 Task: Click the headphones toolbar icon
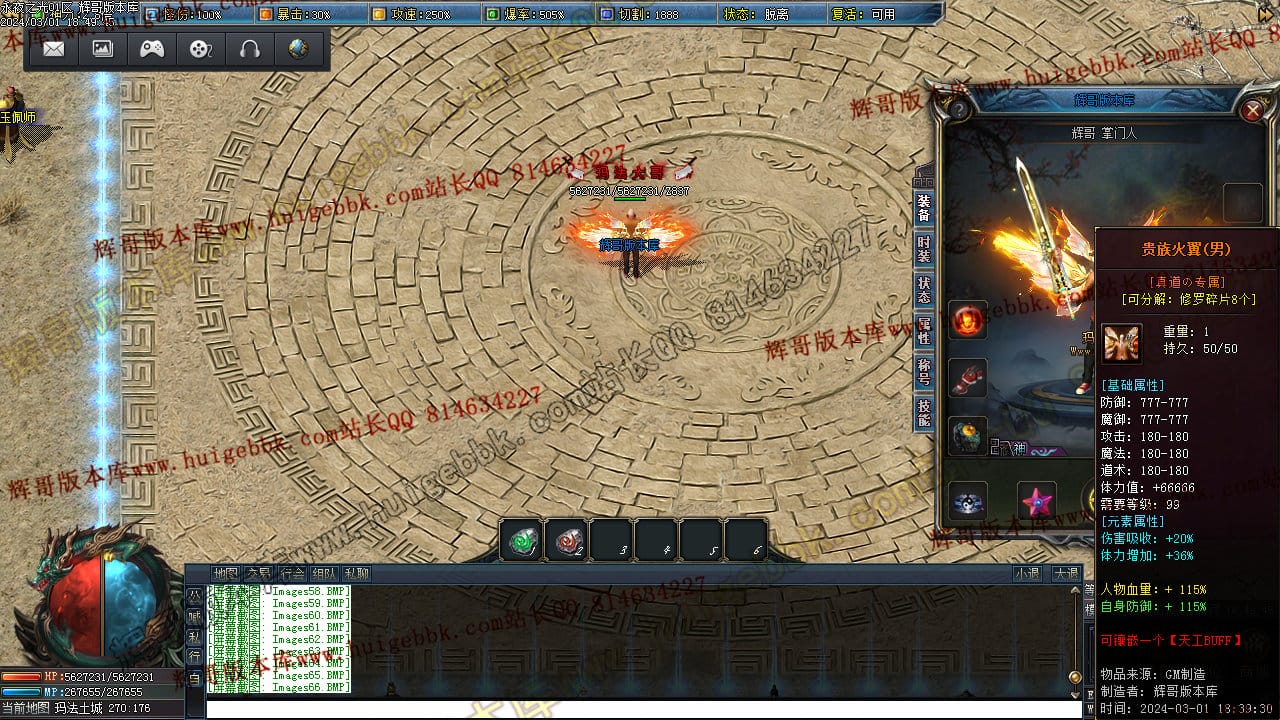[x=250, y=49]
